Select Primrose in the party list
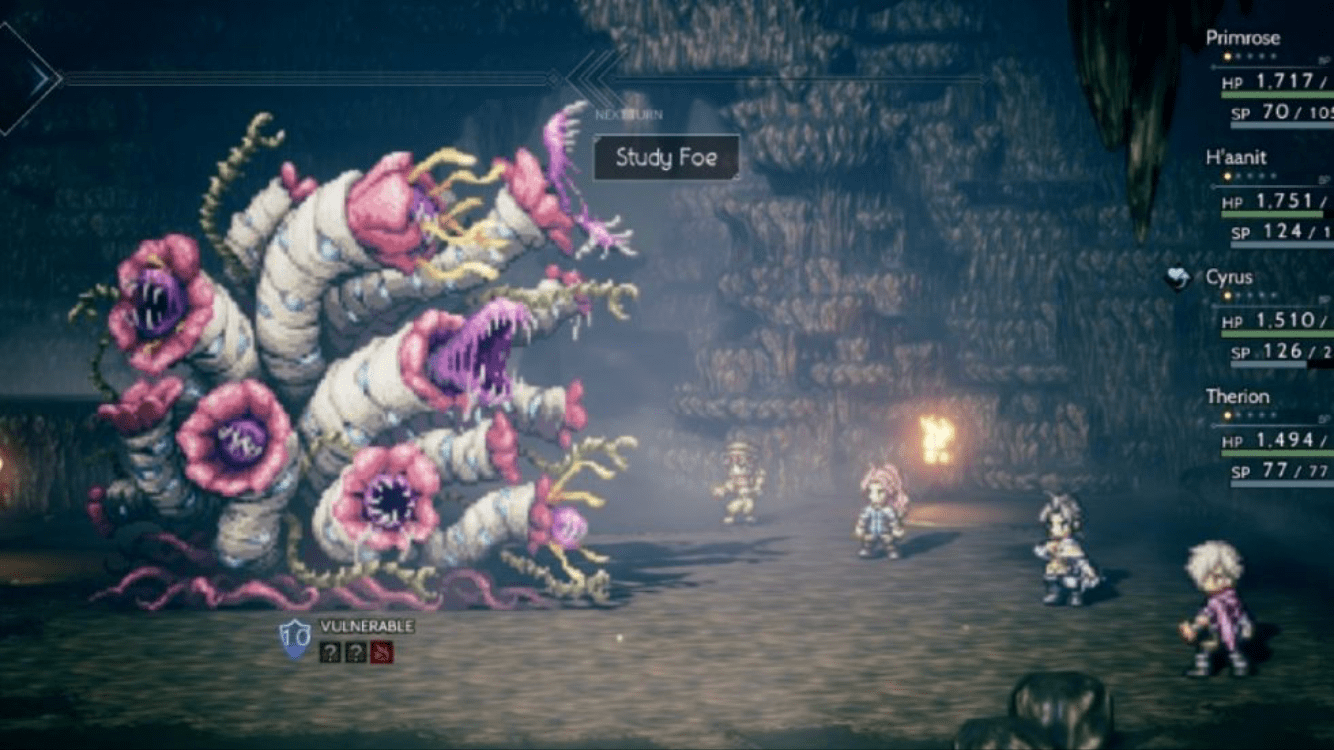The height and width of the screenshot is (750, 1334). point(1242,38)
